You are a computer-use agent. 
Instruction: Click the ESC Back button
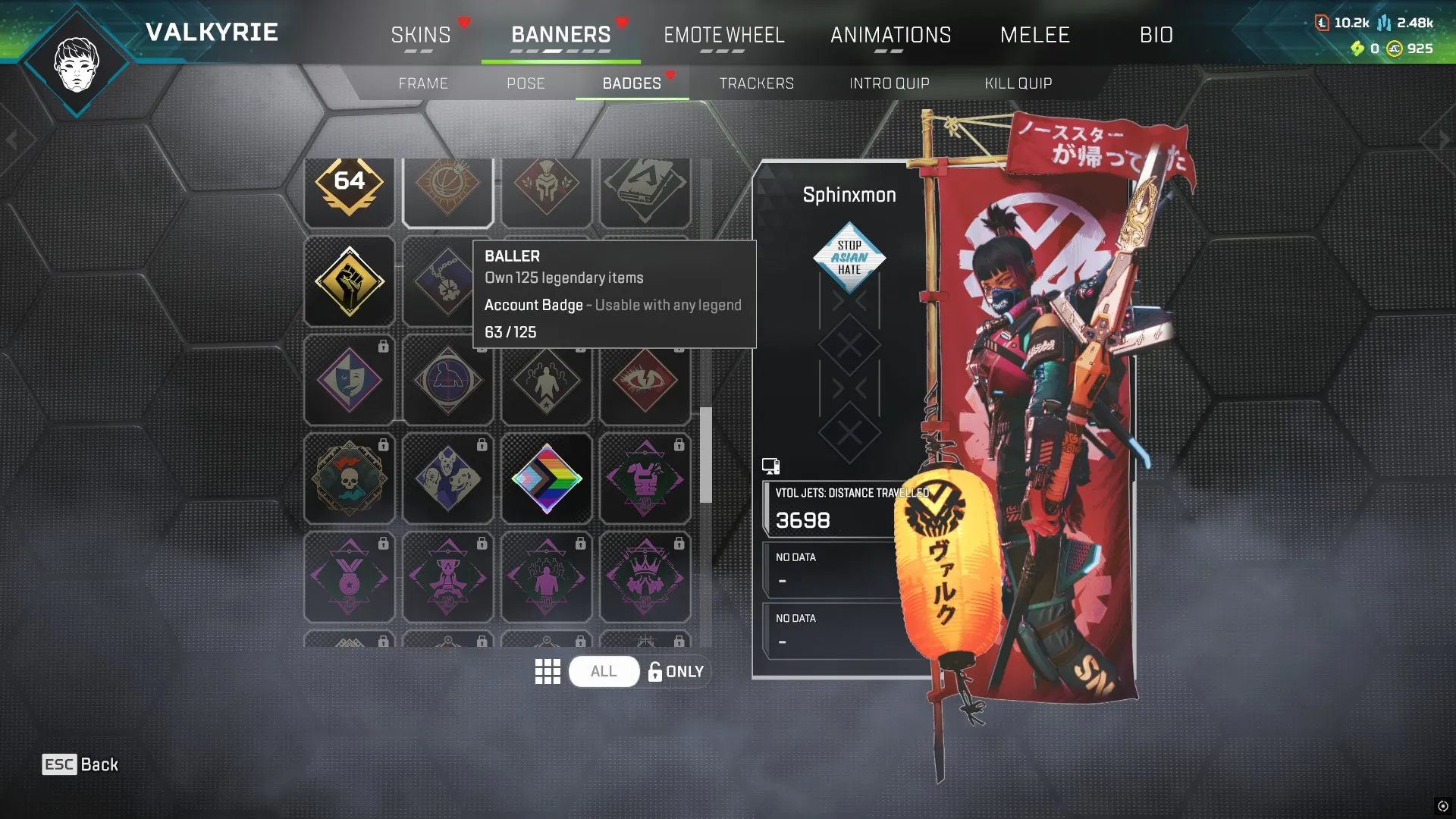79,764
